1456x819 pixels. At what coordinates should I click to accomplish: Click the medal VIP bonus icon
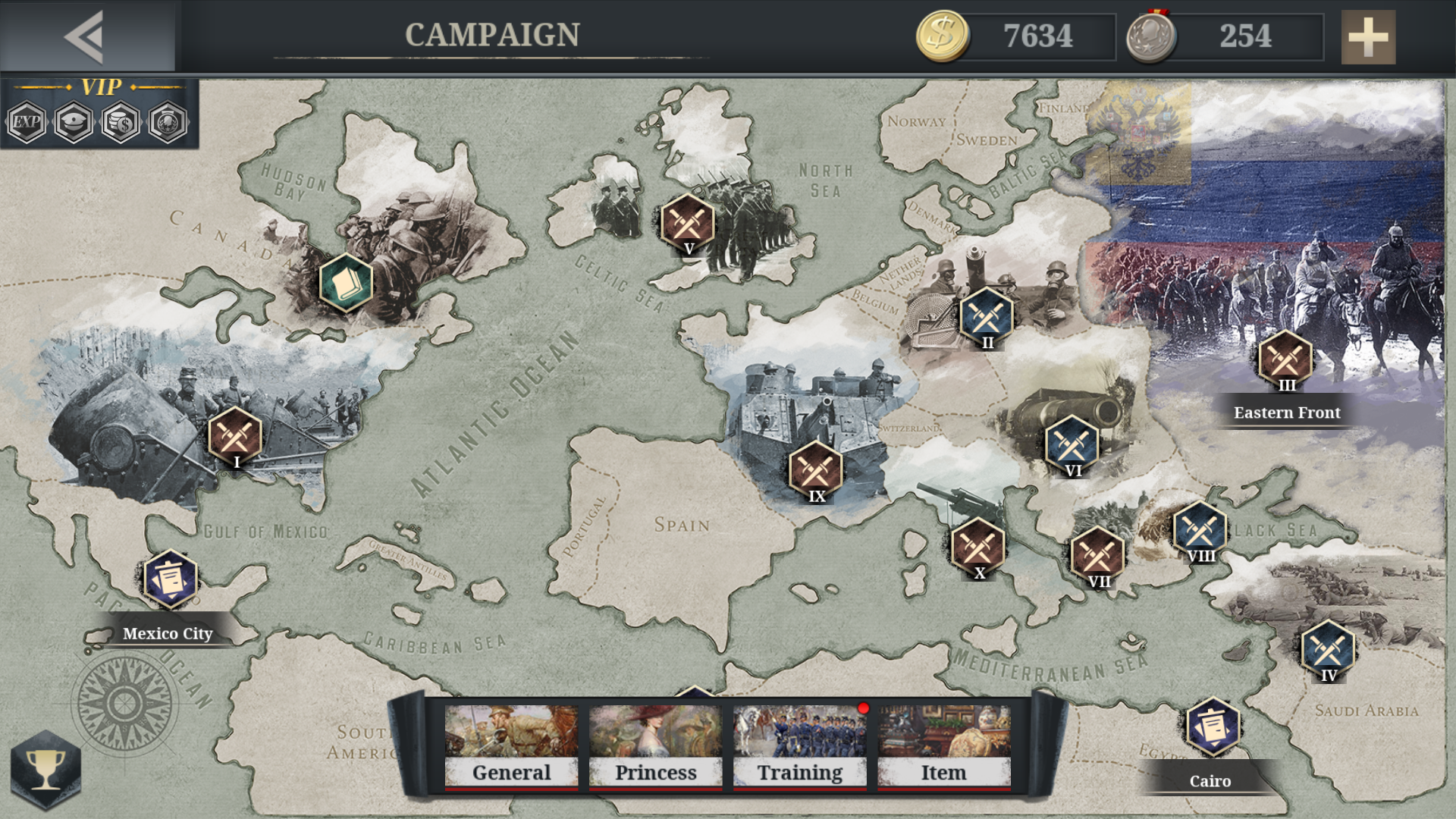point(168,123)
